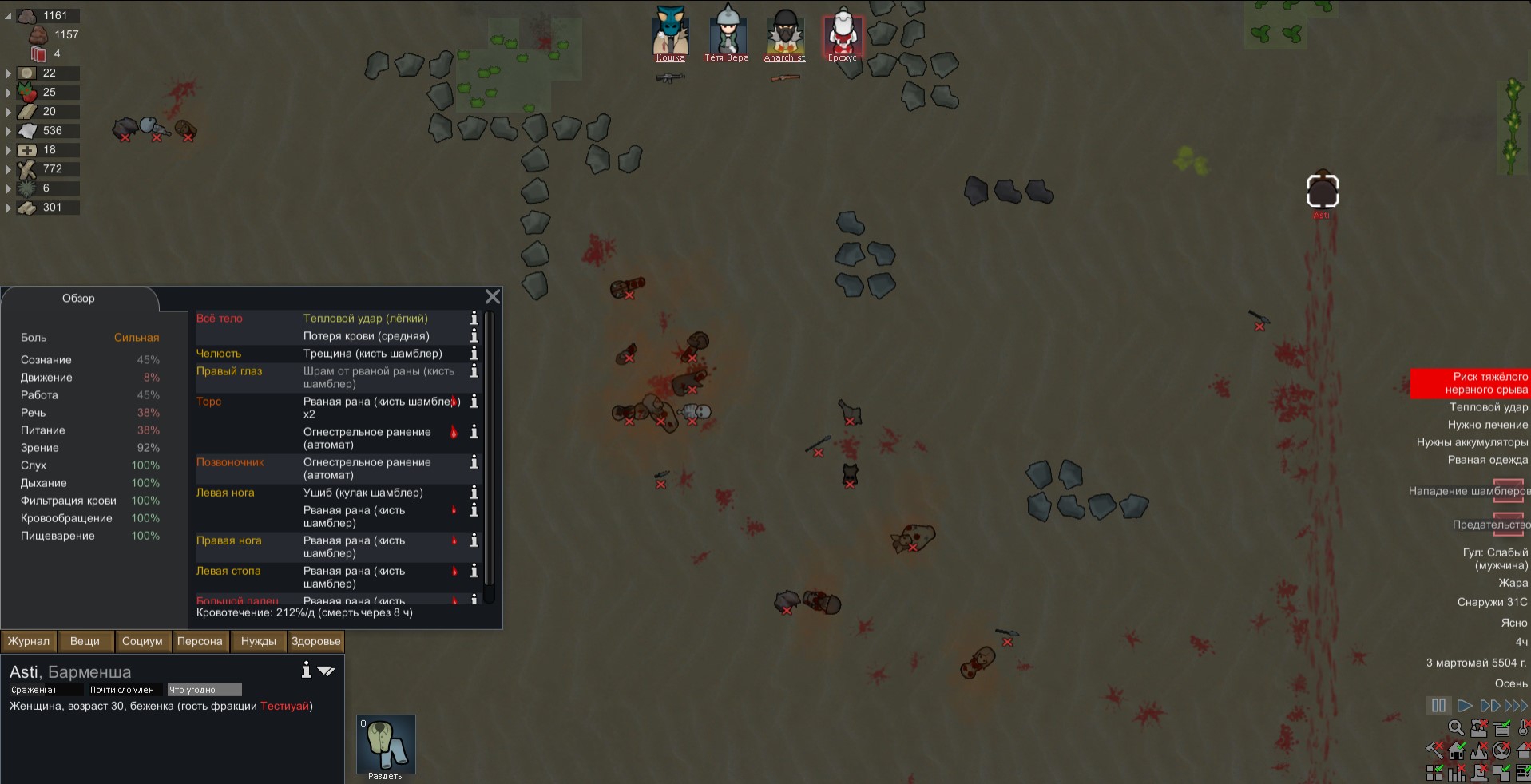Switch to the Вещи tab
Screen dimensions: 1531x784
[85, 641]
